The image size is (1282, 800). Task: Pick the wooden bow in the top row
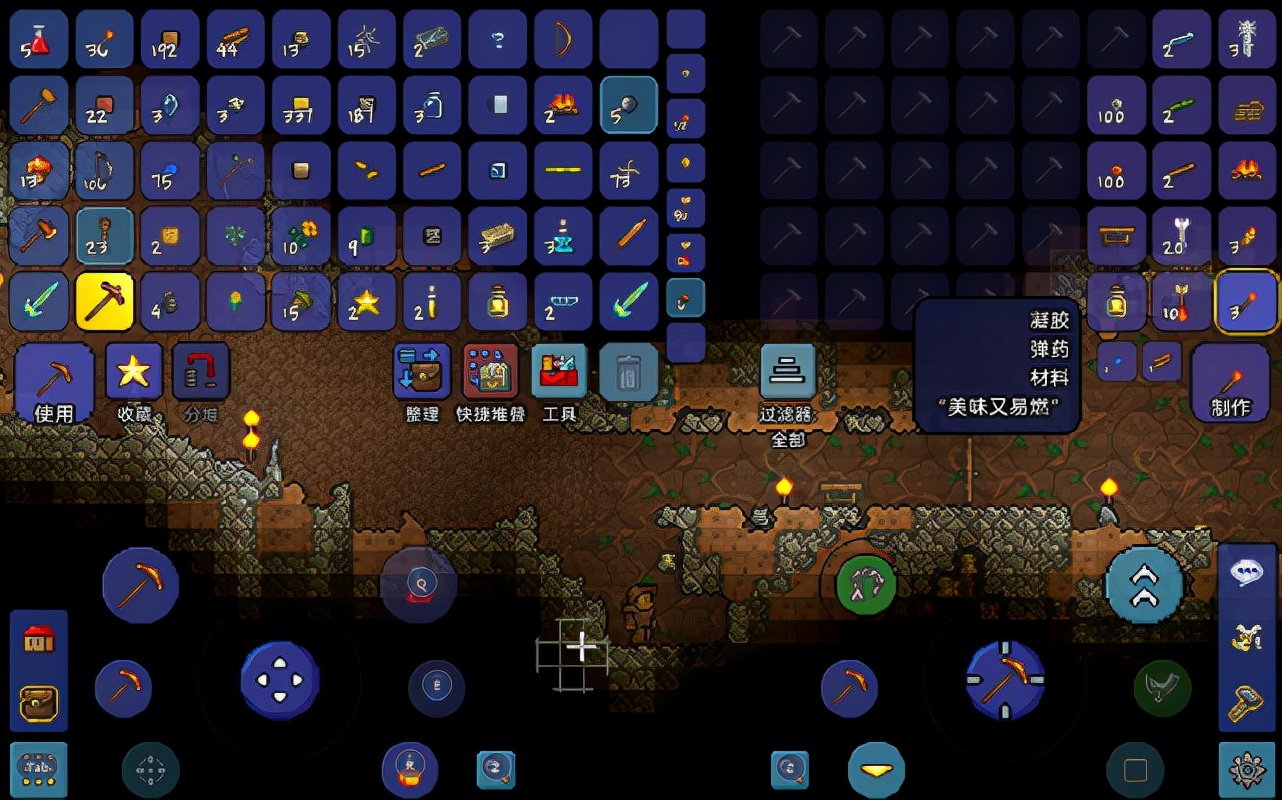click(x=563, y=40)
